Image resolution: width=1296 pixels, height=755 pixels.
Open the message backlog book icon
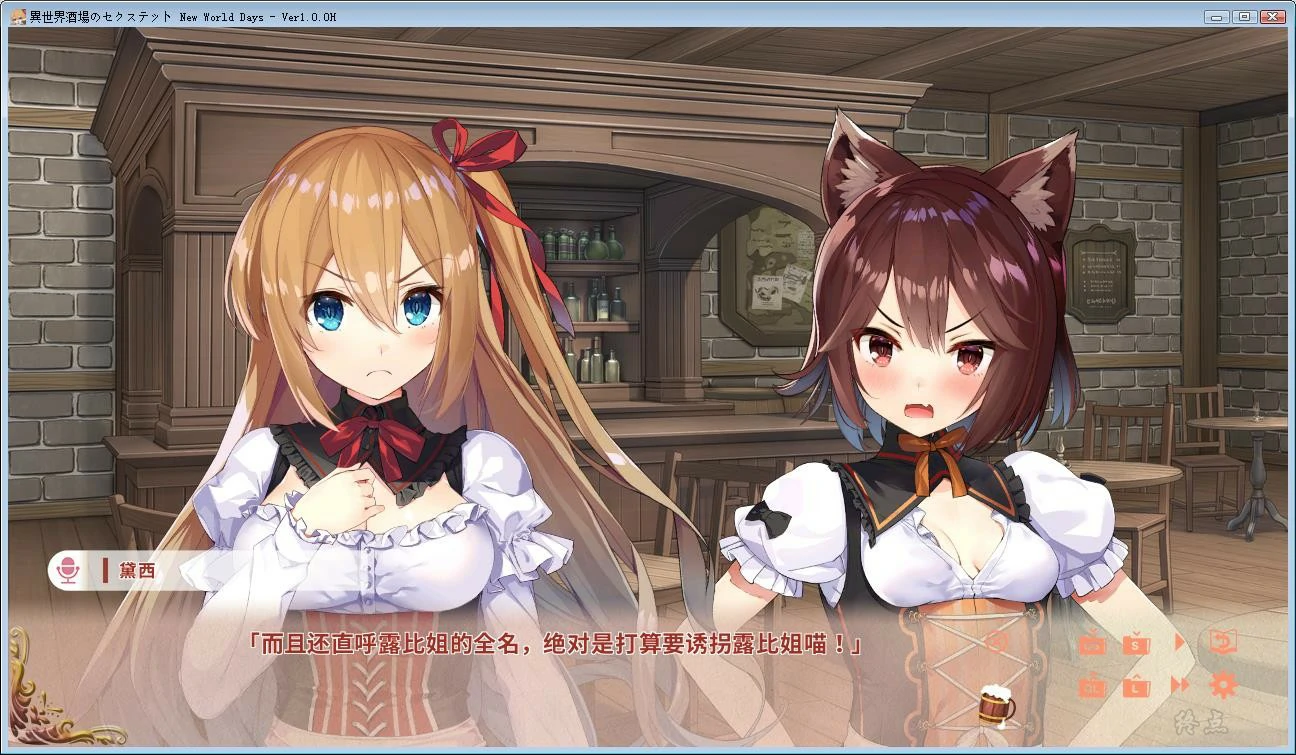point(1225,643)
